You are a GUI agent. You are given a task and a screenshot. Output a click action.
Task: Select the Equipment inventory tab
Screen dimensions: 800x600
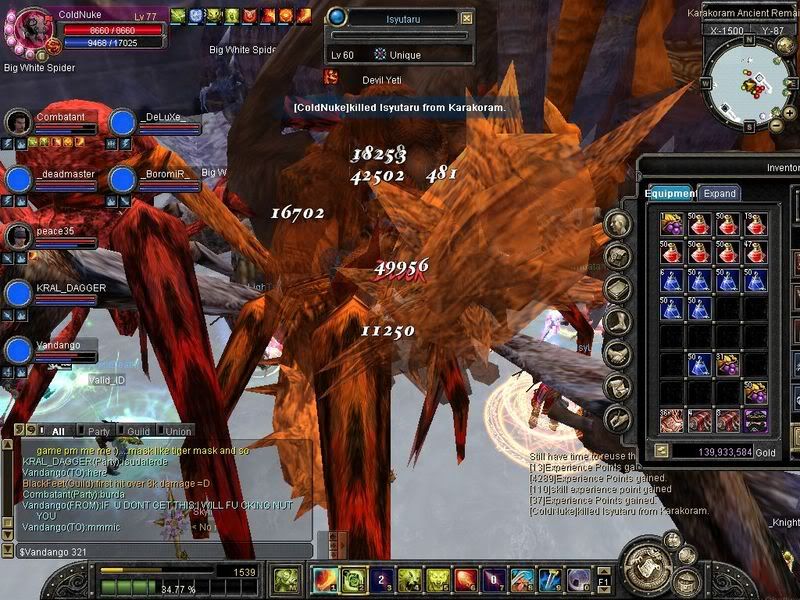point(670,193)
